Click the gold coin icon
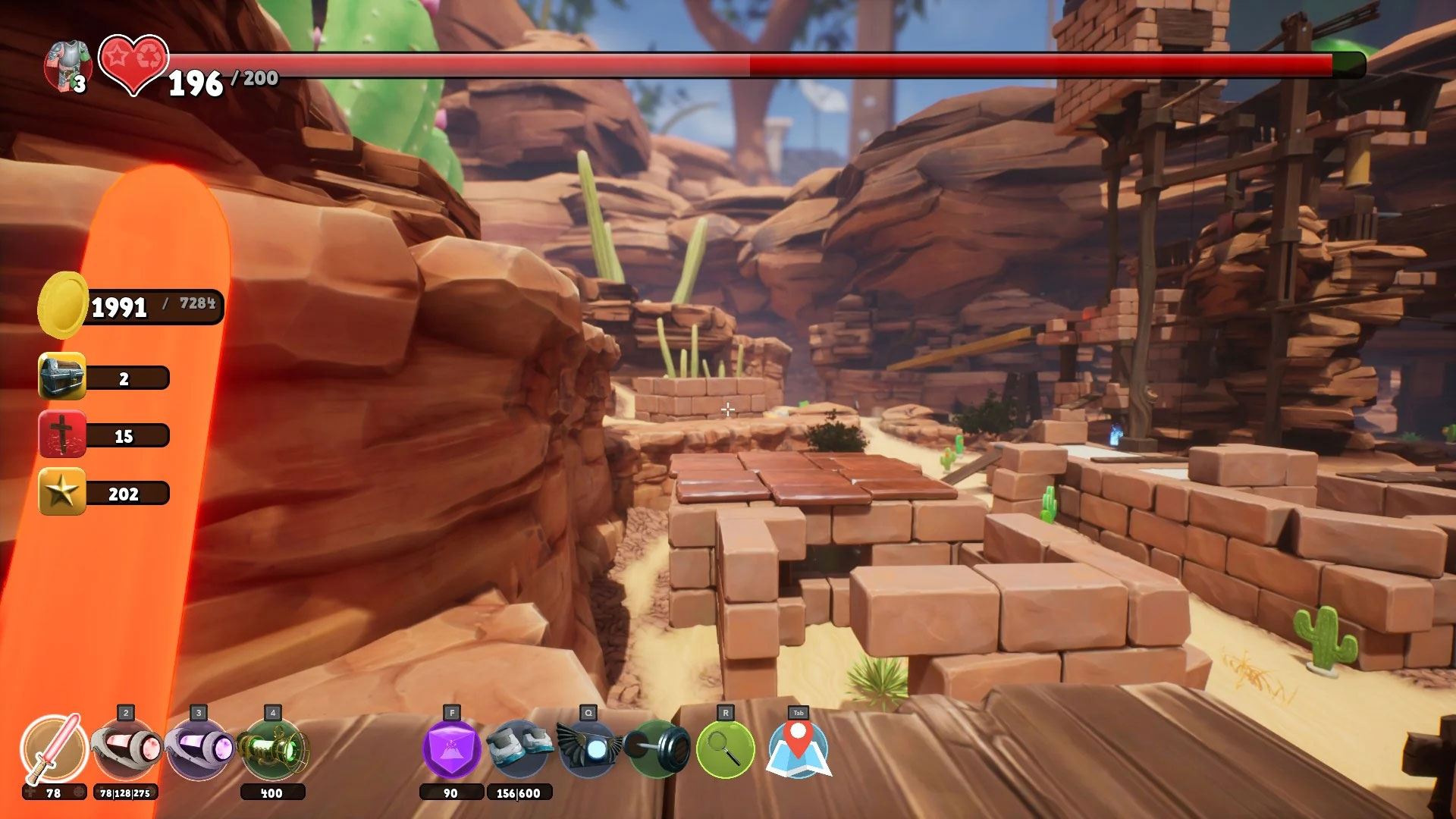Screen dimensions: 1456x819 pos(62,305)
